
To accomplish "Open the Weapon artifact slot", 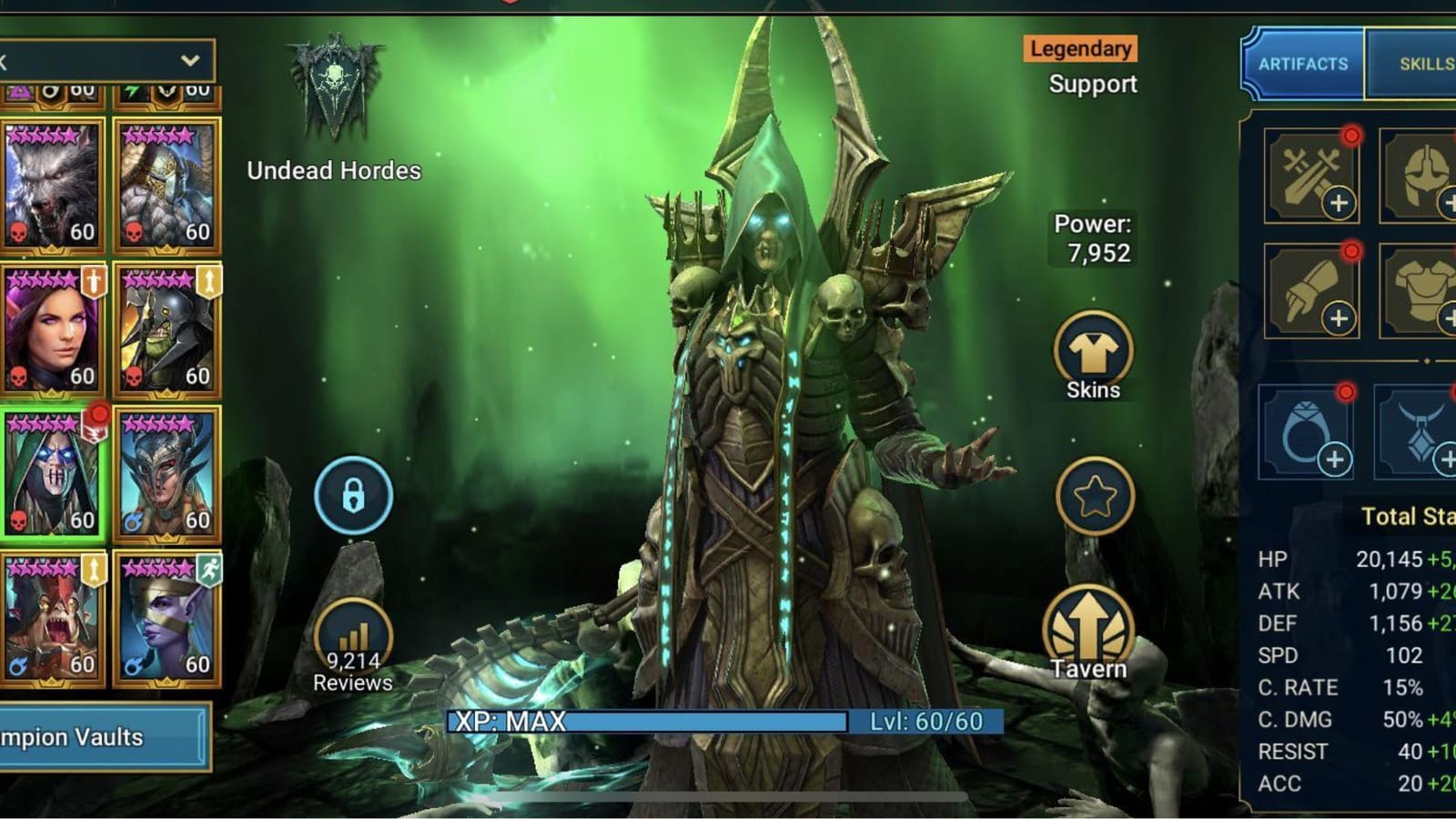I will [1311, 175].
